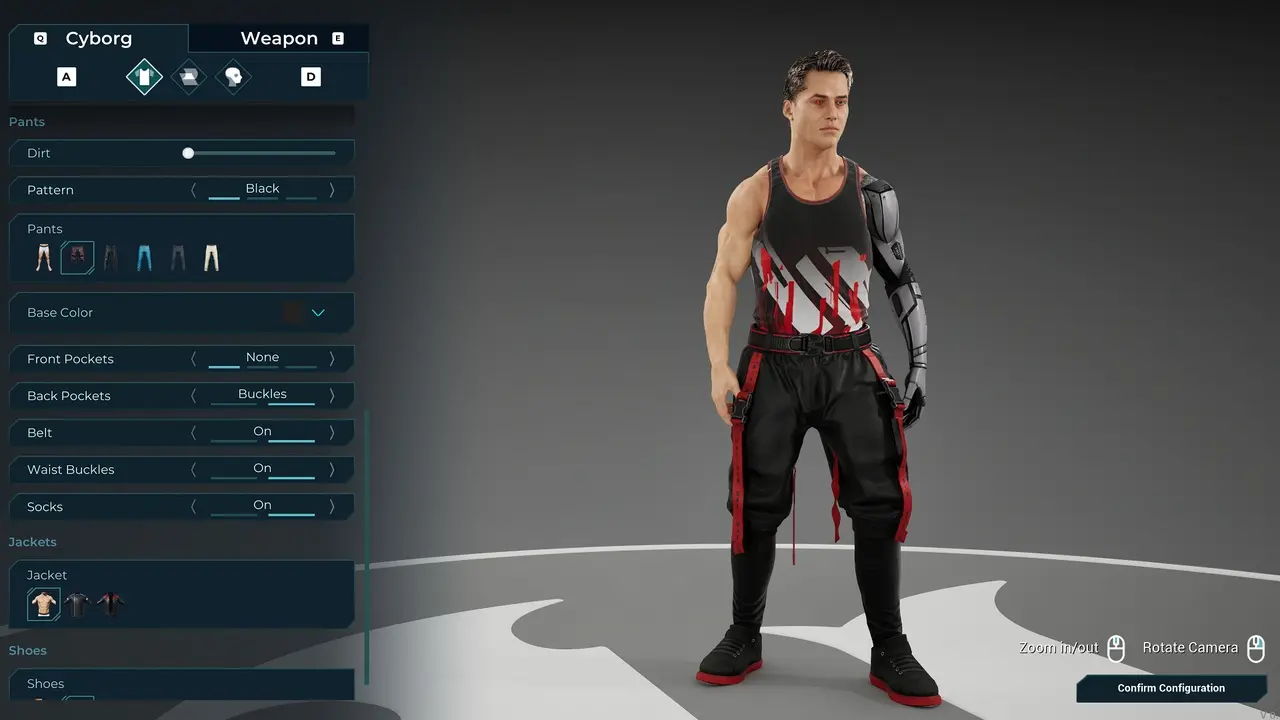Expand the Base Color dropdown
Image resolution: width=1280 pixels, height=720 pixels.
coord(318,313)
